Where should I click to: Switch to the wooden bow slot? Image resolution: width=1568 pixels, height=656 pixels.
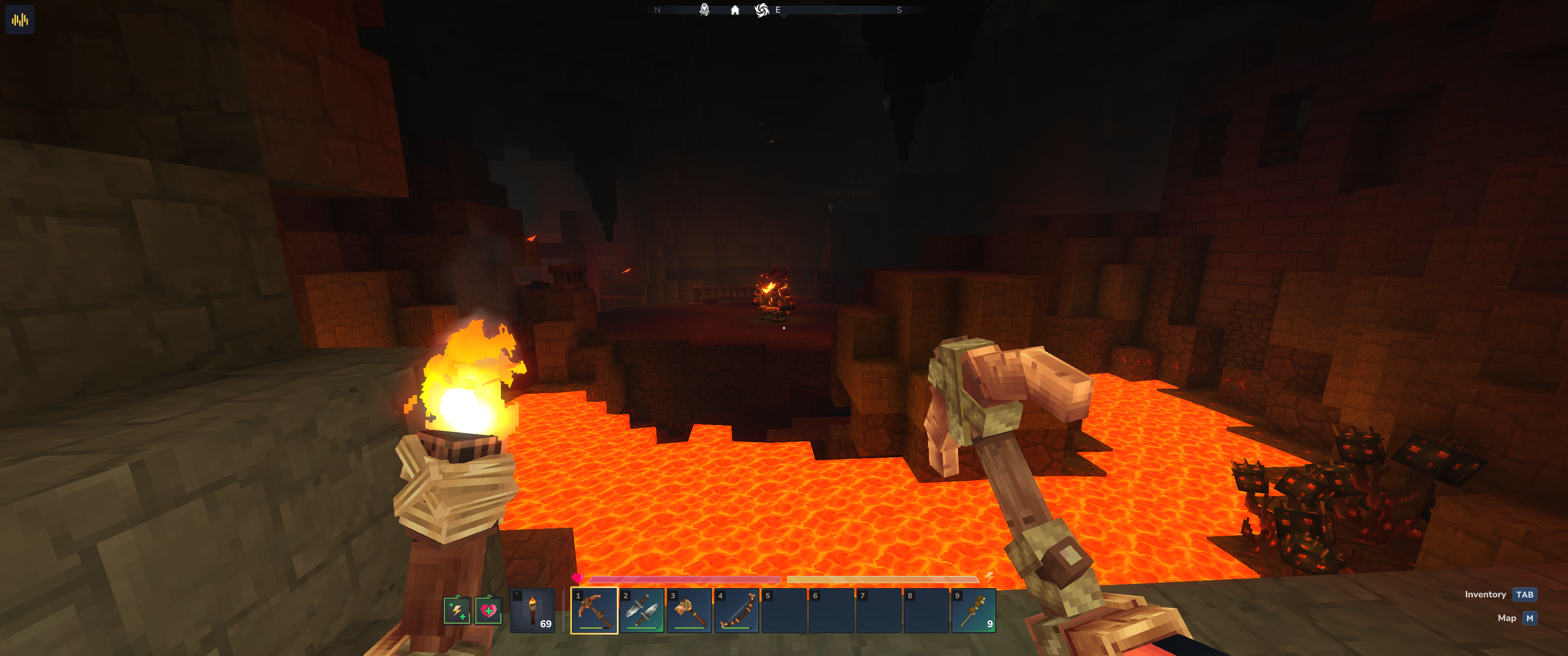click(x=737, y=610)
